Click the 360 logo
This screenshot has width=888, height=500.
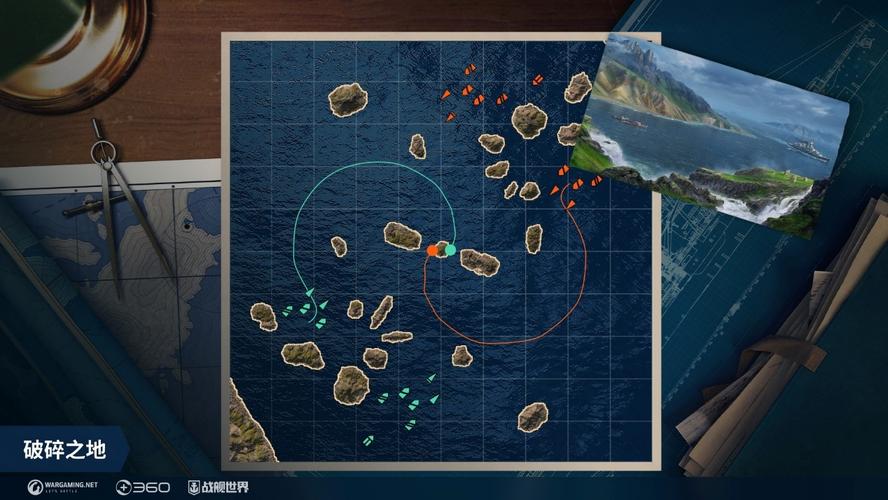tap(143, 487)
